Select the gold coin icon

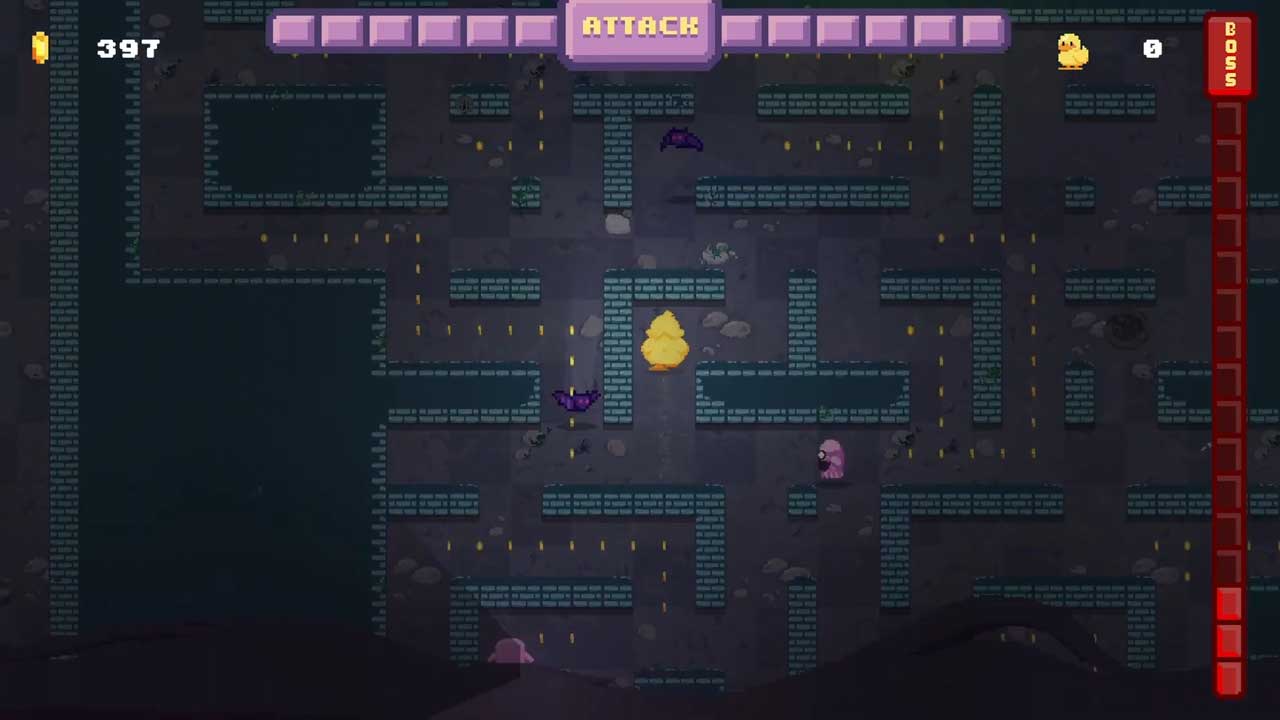point(40,48)
